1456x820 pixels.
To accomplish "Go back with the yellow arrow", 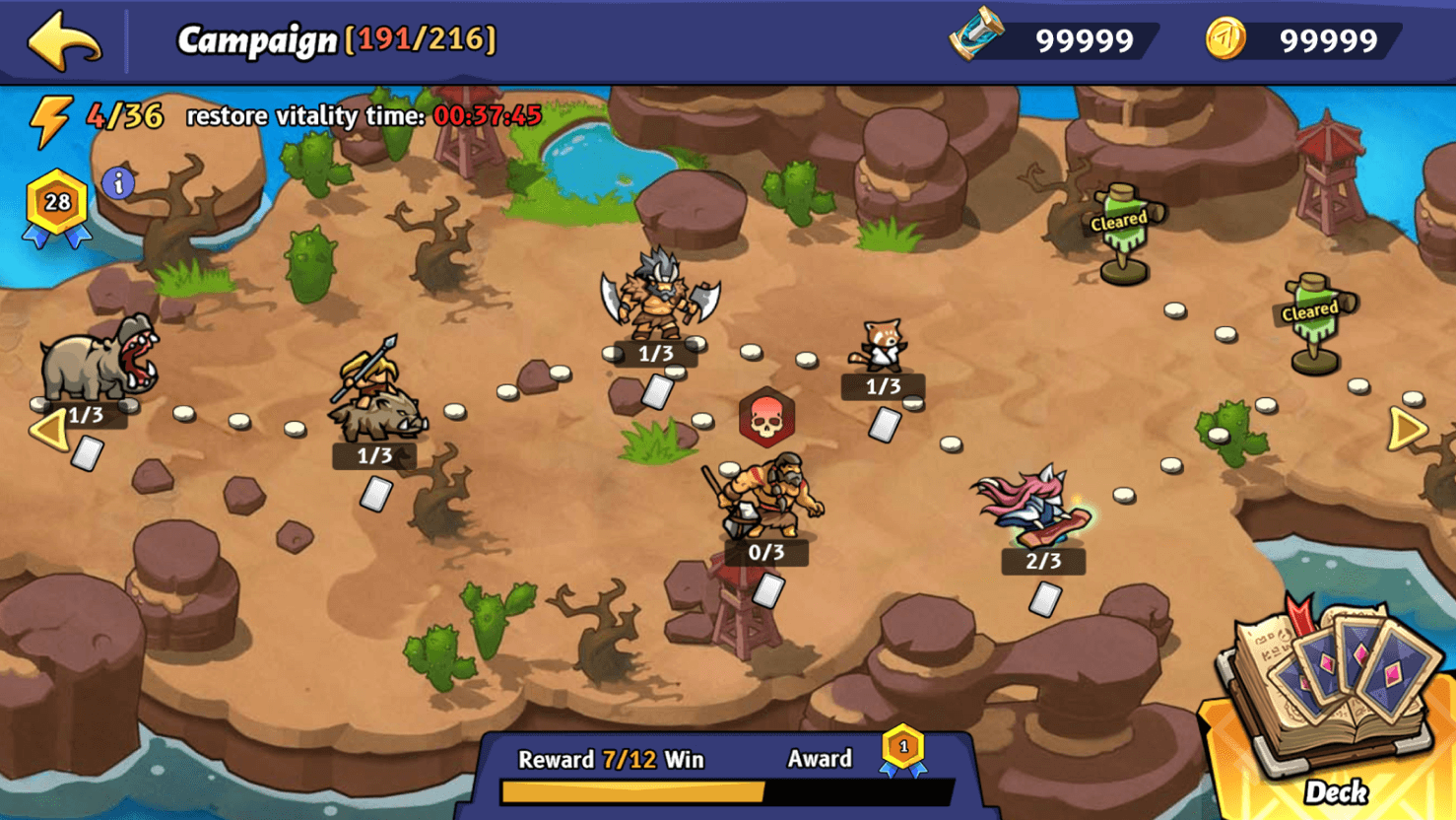I will [65, 41].
